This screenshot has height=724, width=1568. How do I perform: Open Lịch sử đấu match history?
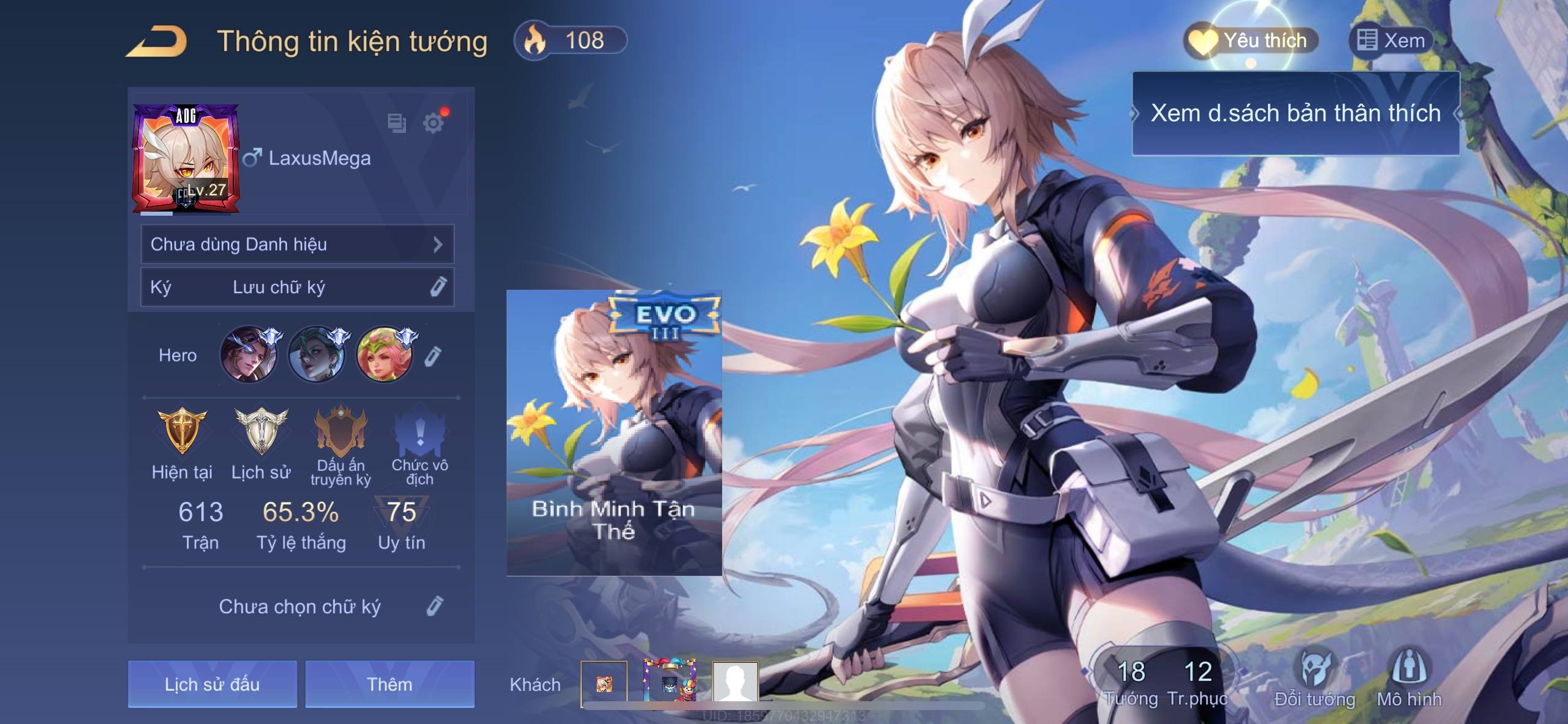point(212,684)
